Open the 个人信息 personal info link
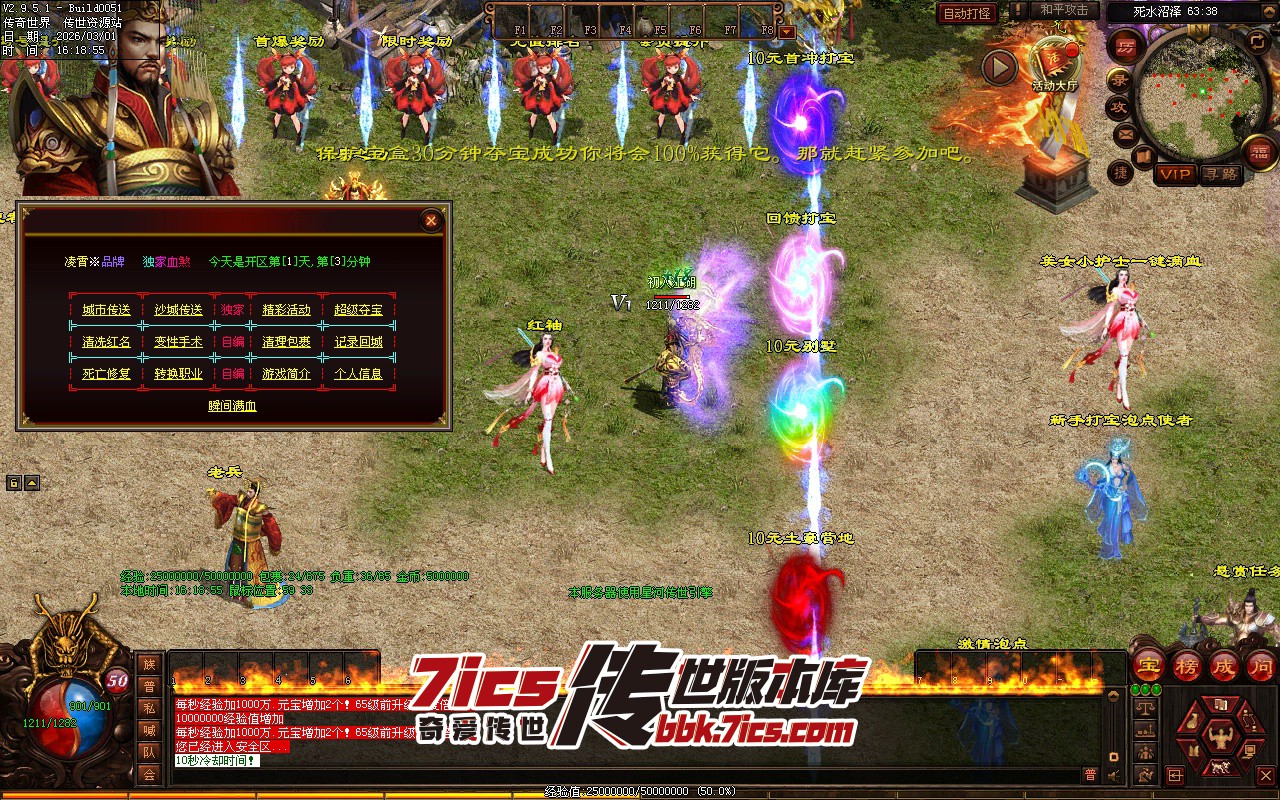Image resolution: width=1280 pixels, height=800 pixels. point(358,374)
